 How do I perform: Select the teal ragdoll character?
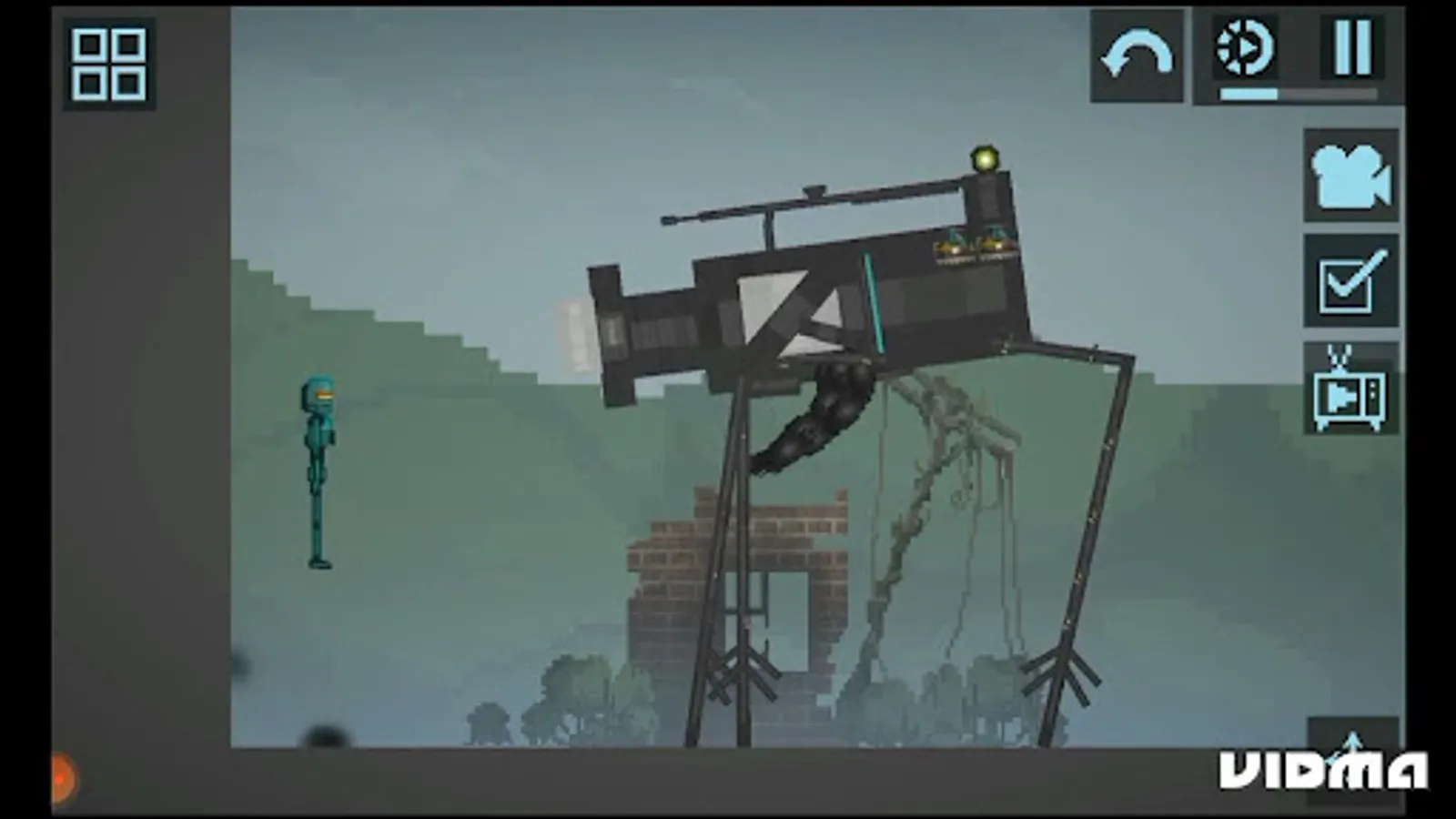(317, 437)
